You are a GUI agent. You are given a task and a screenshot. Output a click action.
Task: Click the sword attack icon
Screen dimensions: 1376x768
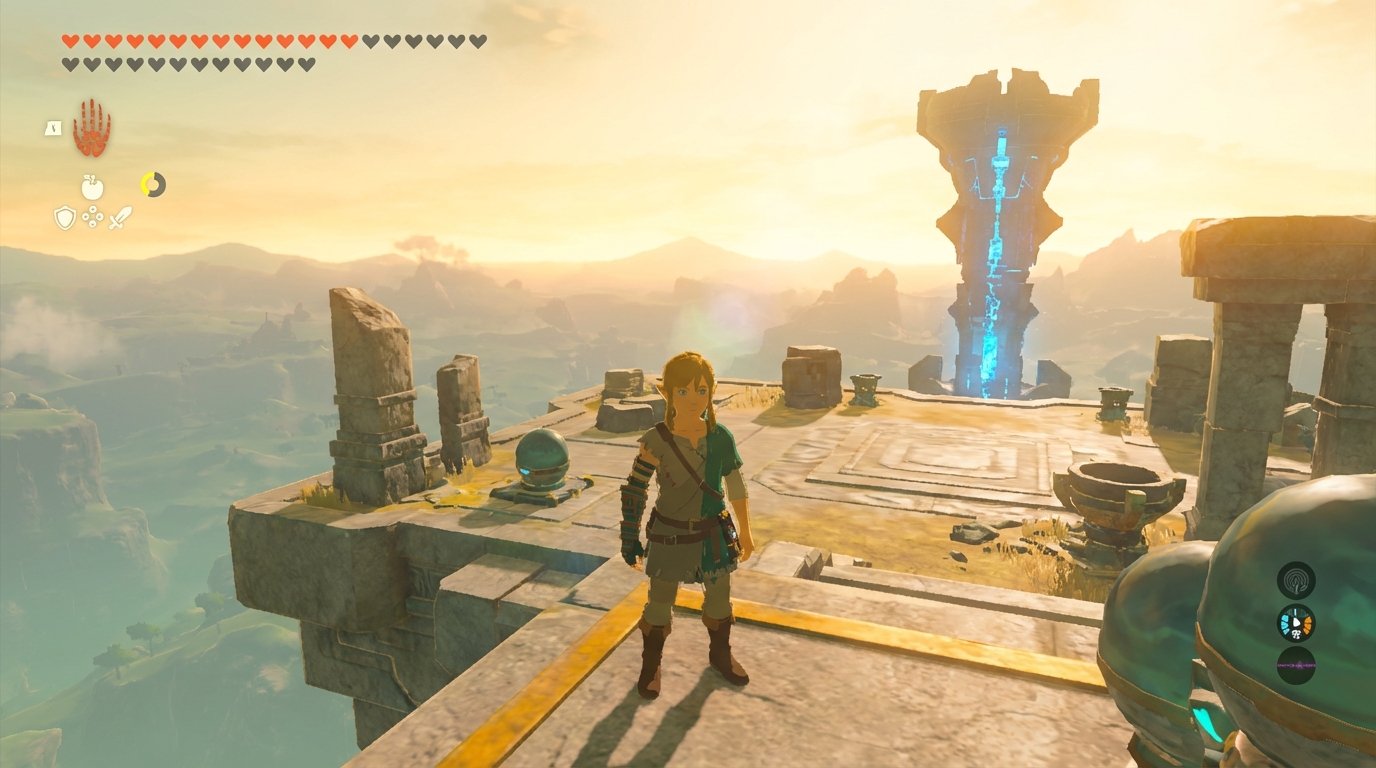[x=119, y=217]
